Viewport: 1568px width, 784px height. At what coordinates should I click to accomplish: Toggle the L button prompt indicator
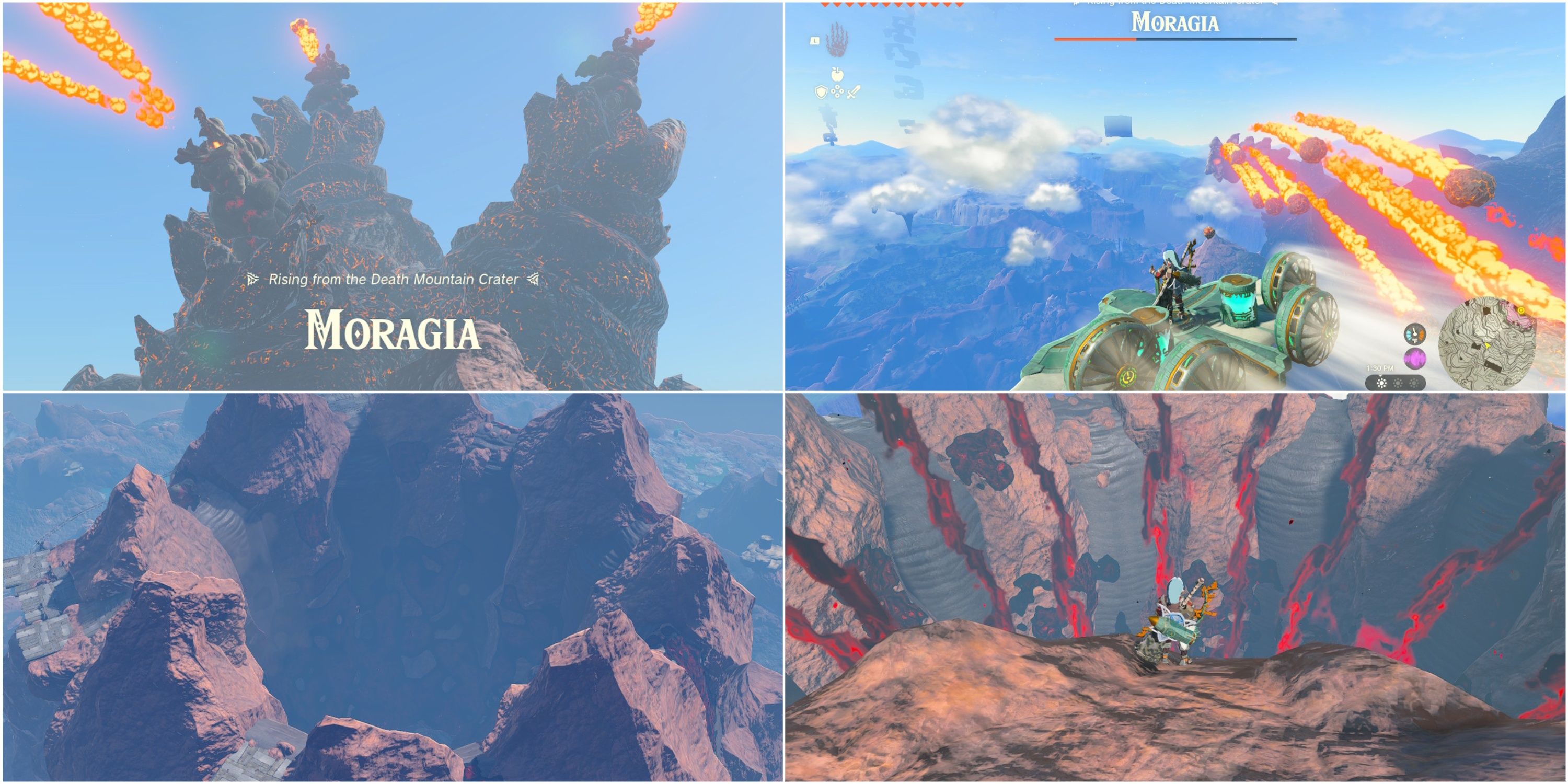[x=814, y=40]
